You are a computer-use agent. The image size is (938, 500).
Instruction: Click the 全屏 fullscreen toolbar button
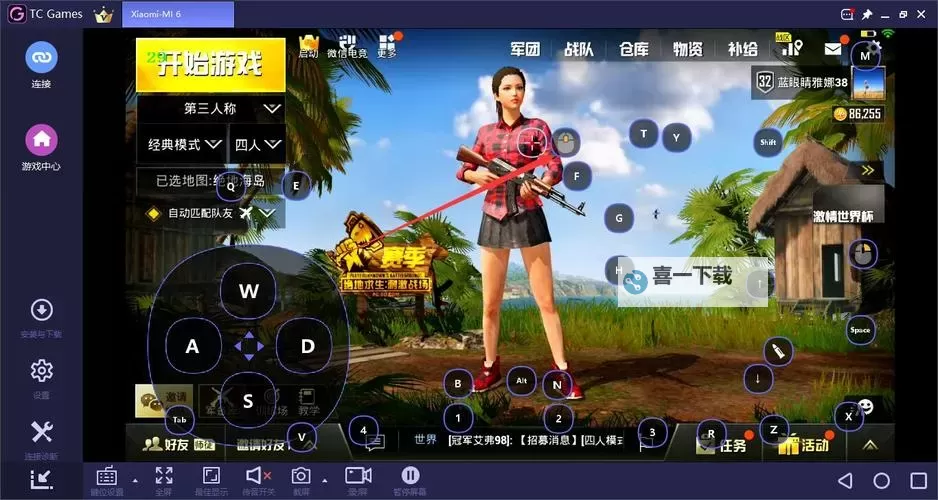[x=164, y=480]
